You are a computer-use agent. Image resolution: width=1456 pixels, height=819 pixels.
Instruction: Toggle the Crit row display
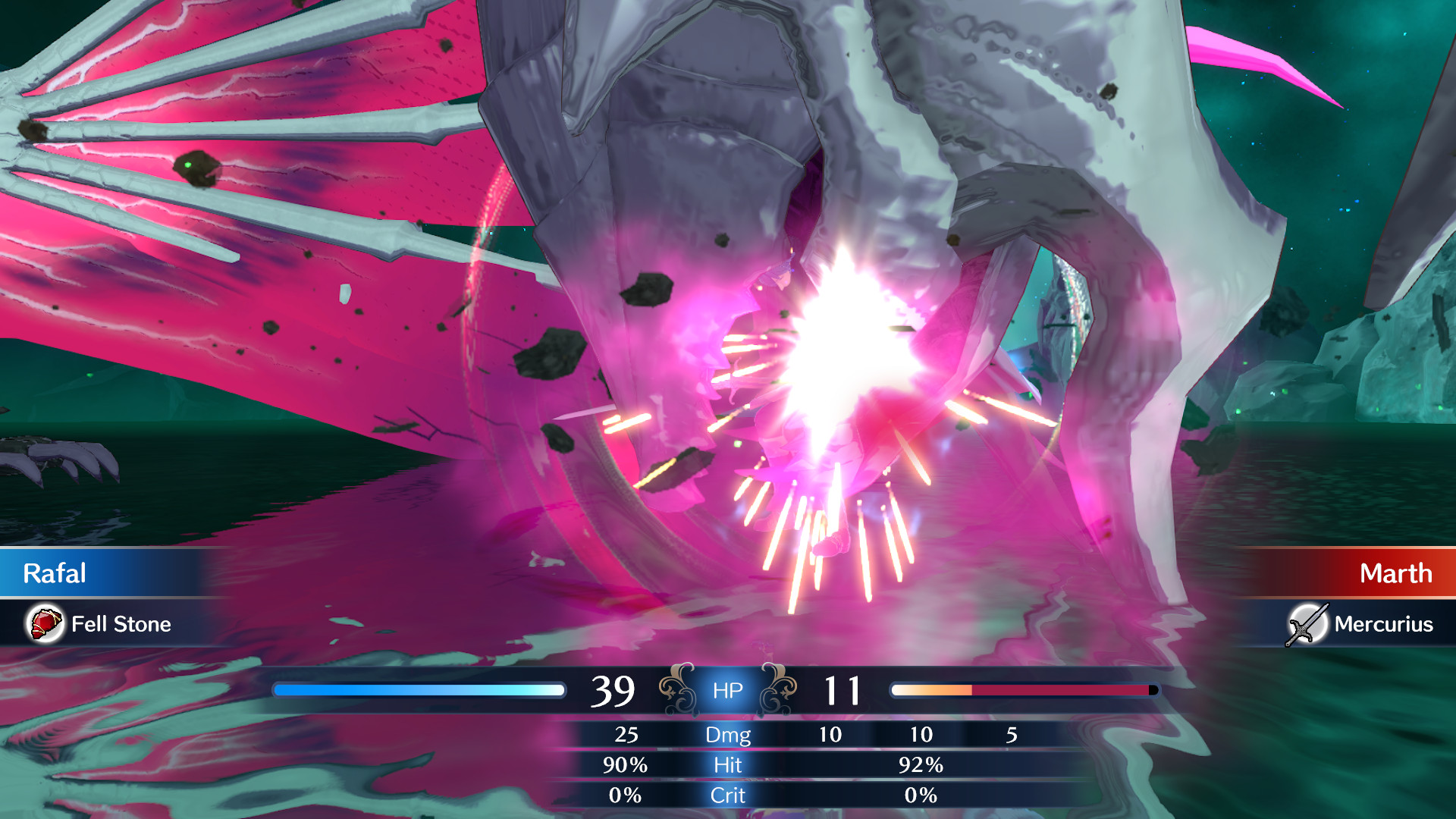(726, 795)
